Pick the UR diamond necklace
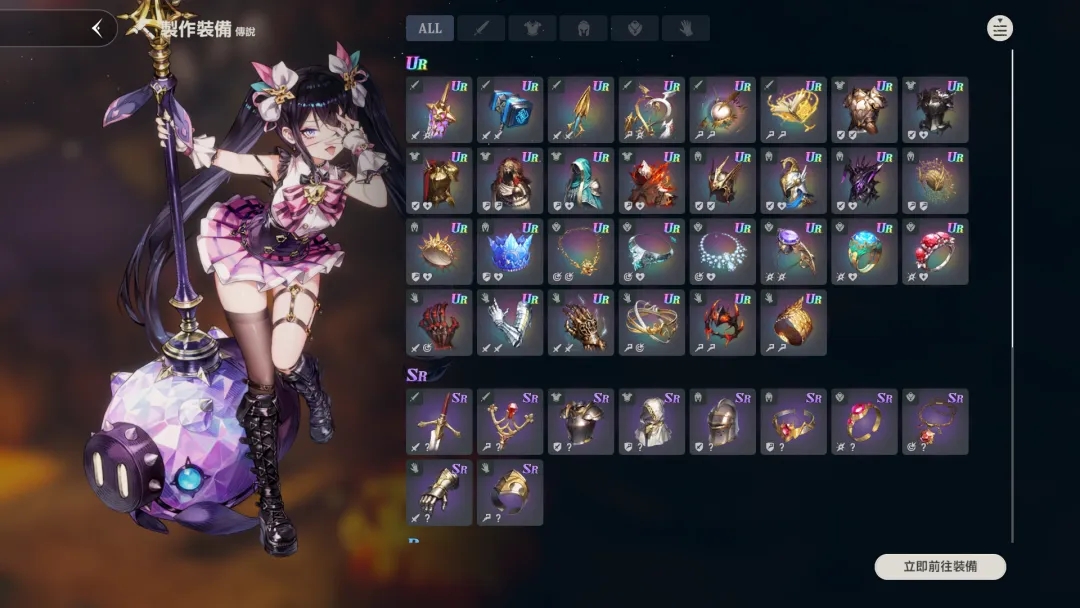 click(x=722, y=252)
